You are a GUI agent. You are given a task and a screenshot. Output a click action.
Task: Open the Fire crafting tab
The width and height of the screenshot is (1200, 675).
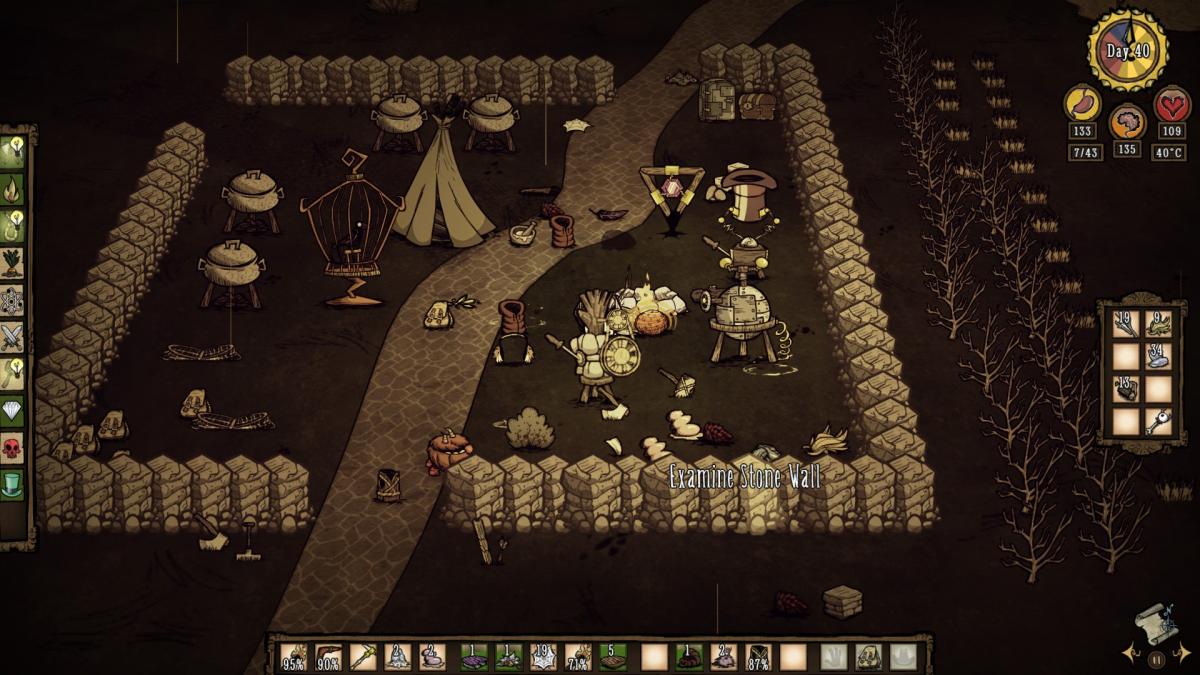click(14, 187)
